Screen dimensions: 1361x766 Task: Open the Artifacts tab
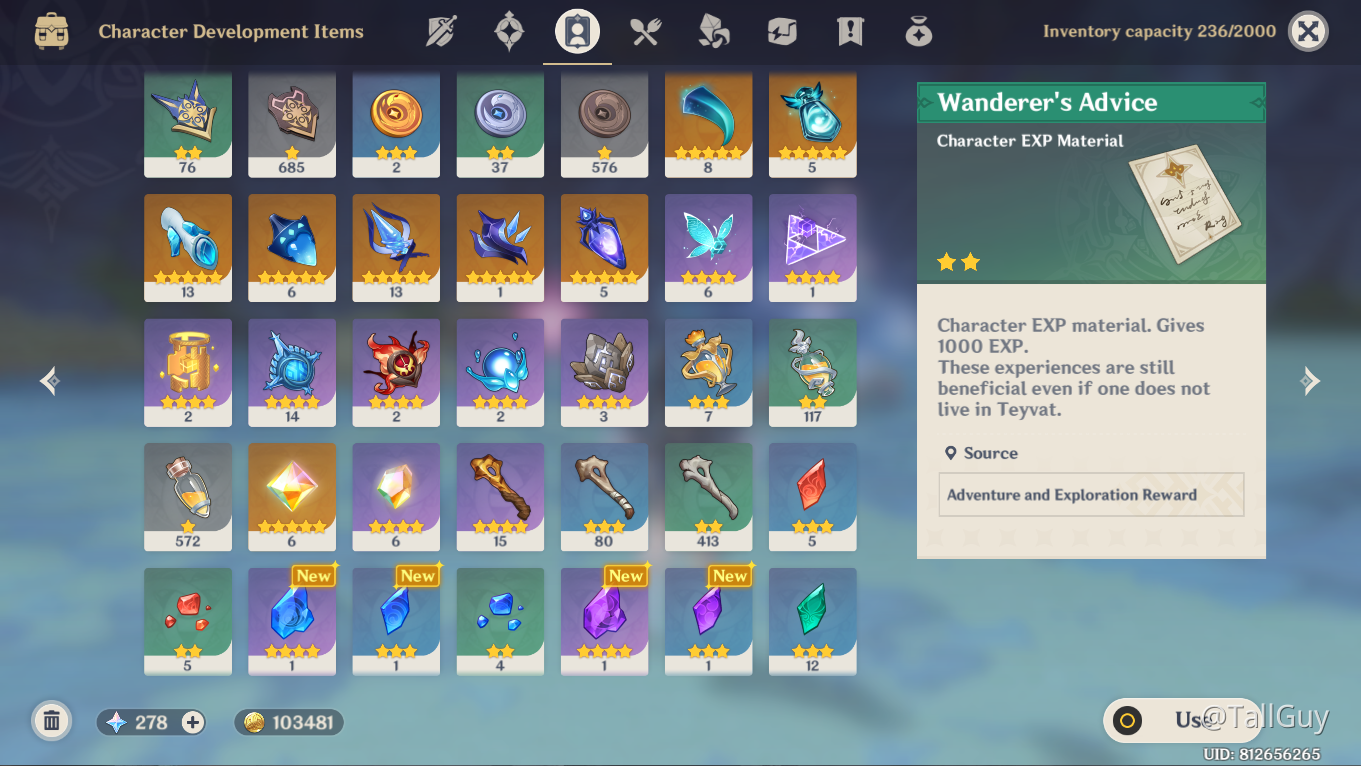[x=509, y=31]
